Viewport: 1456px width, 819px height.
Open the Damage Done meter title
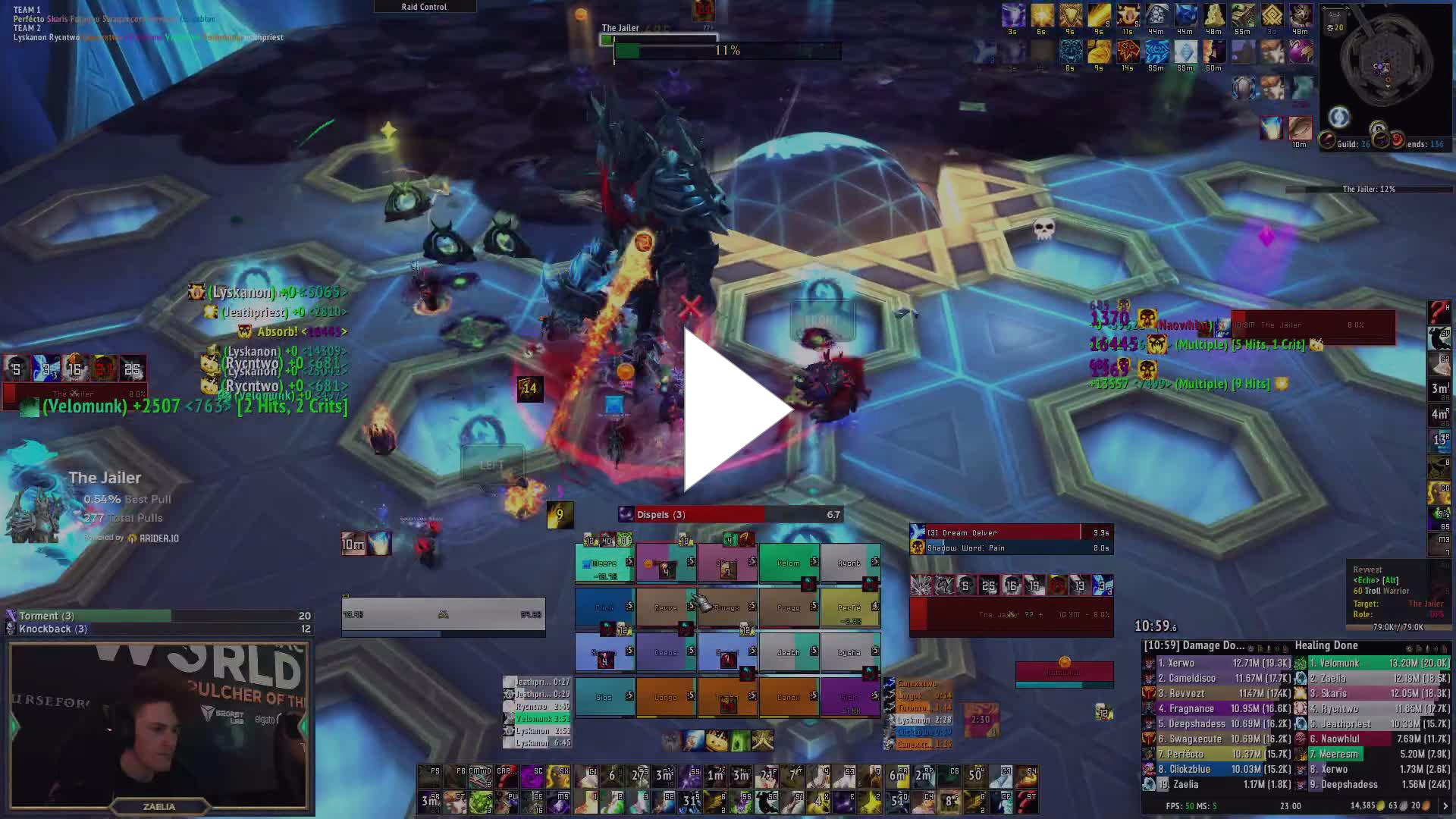tap(1194, 646)
